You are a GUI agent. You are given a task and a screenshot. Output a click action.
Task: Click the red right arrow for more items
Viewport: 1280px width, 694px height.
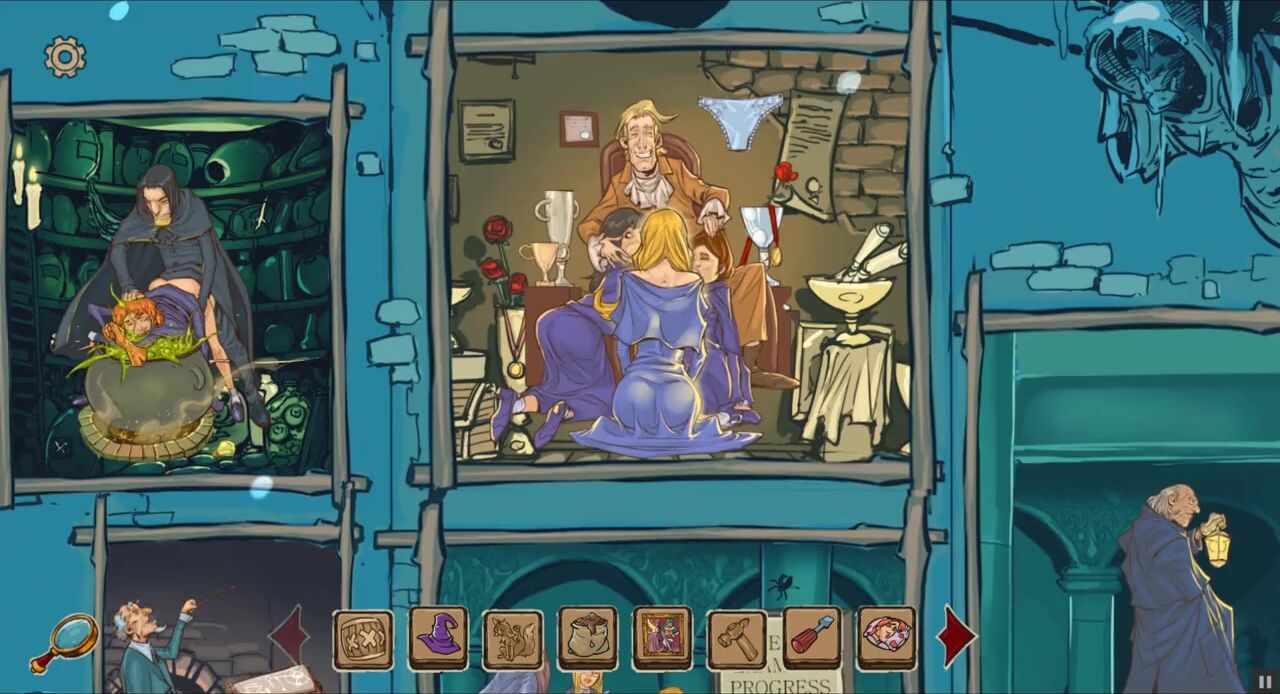click(955, 635)
